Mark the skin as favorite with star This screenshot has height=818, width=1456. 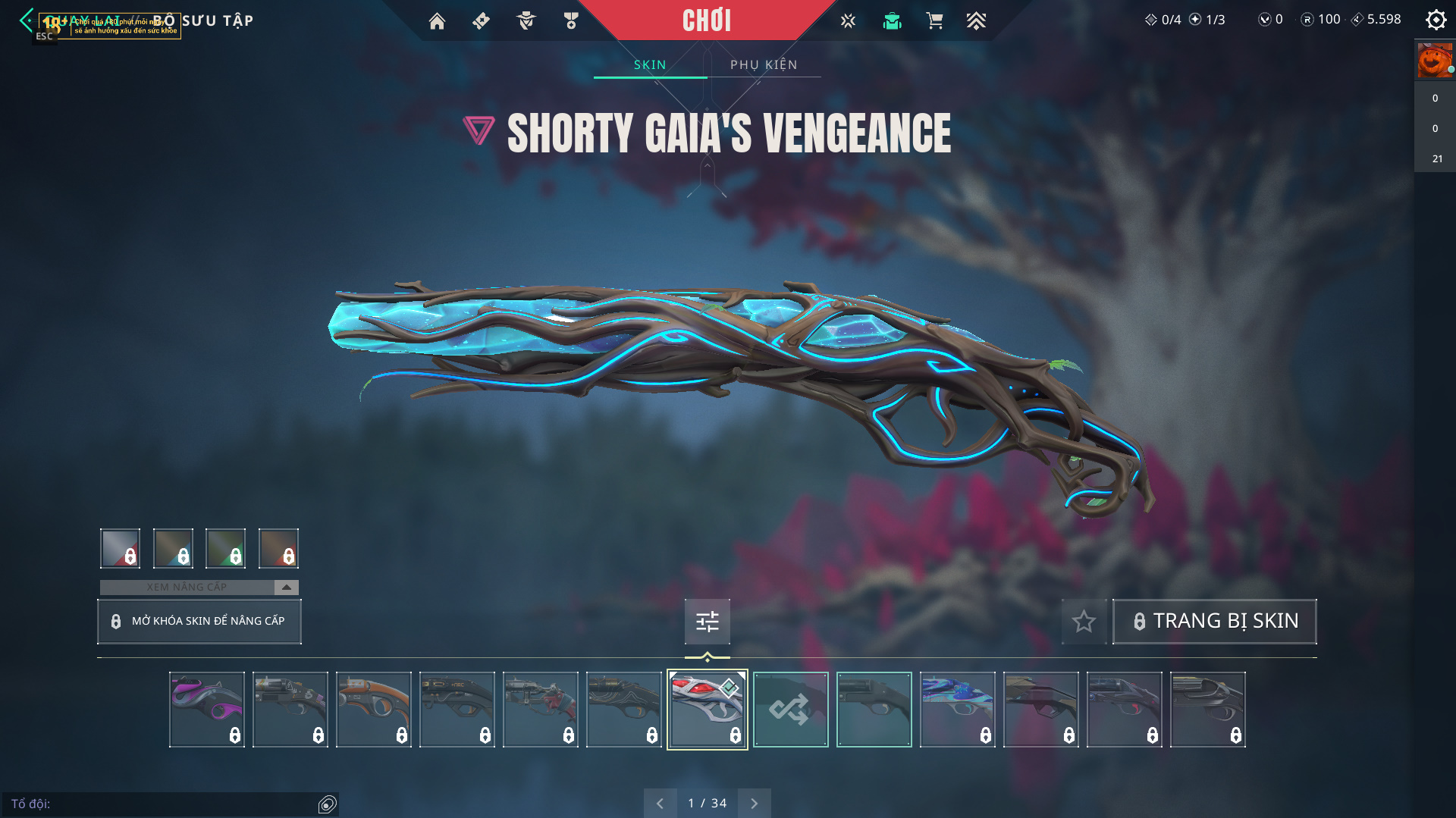pos(1084,622)
